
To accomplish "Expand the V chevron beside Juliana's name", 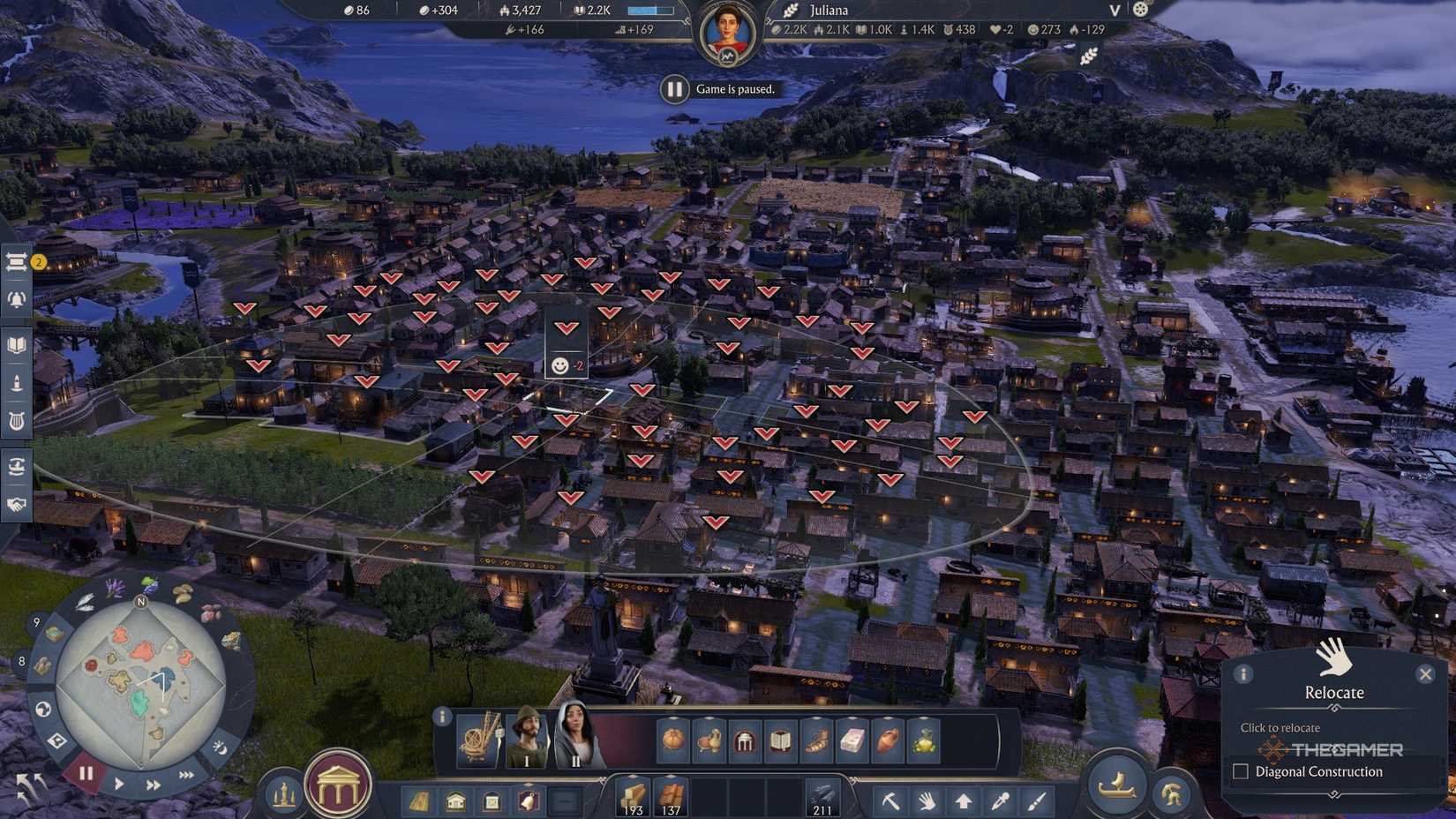I will [x=1114, y=11].
